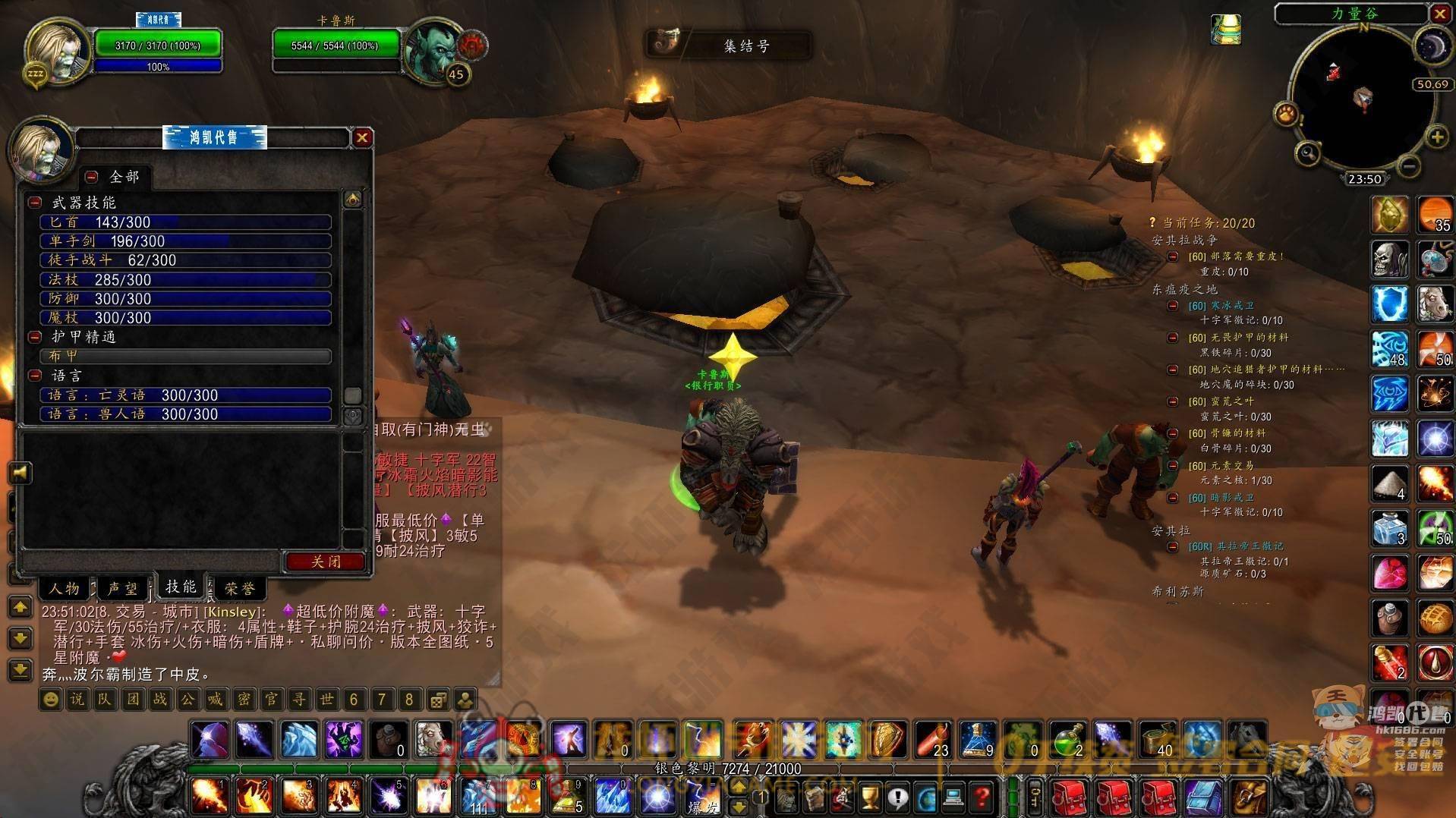
Task: Zoom out the minimap with the minus button
Action: coord(1408,165)
